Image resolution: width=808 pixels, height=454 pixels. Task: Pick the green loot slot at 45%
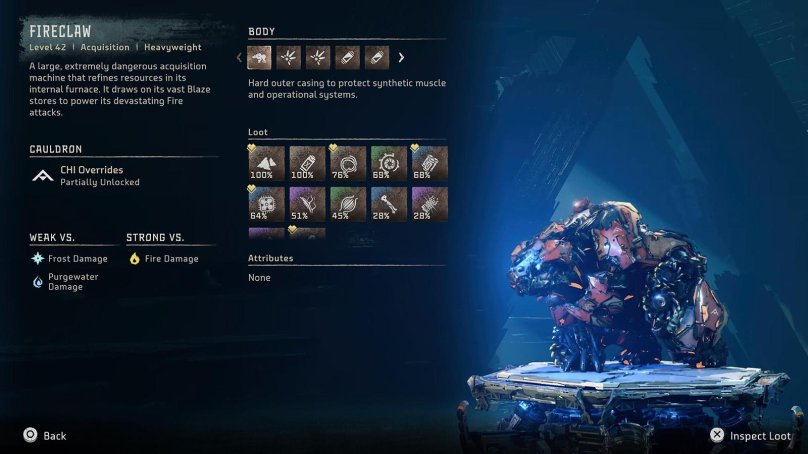348,203
